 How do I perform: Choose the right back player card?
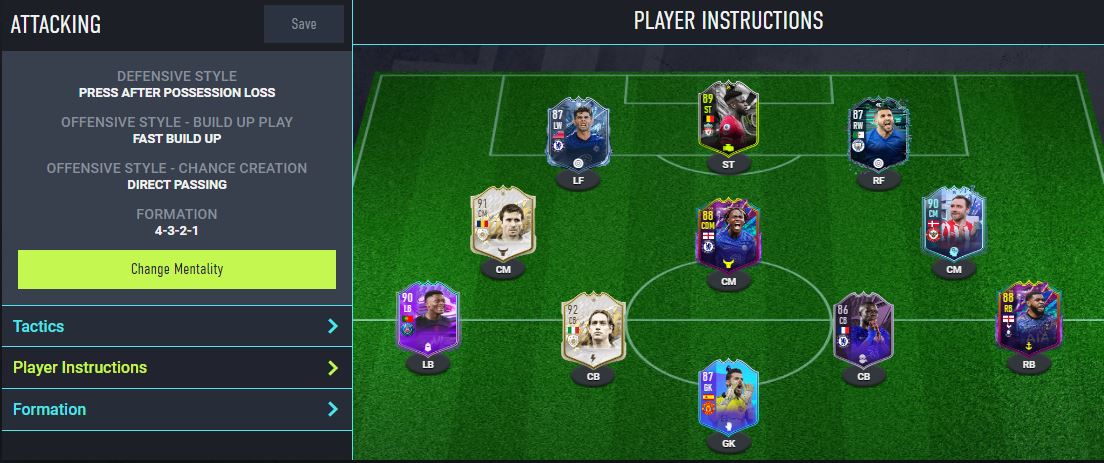click(1029, 321)
